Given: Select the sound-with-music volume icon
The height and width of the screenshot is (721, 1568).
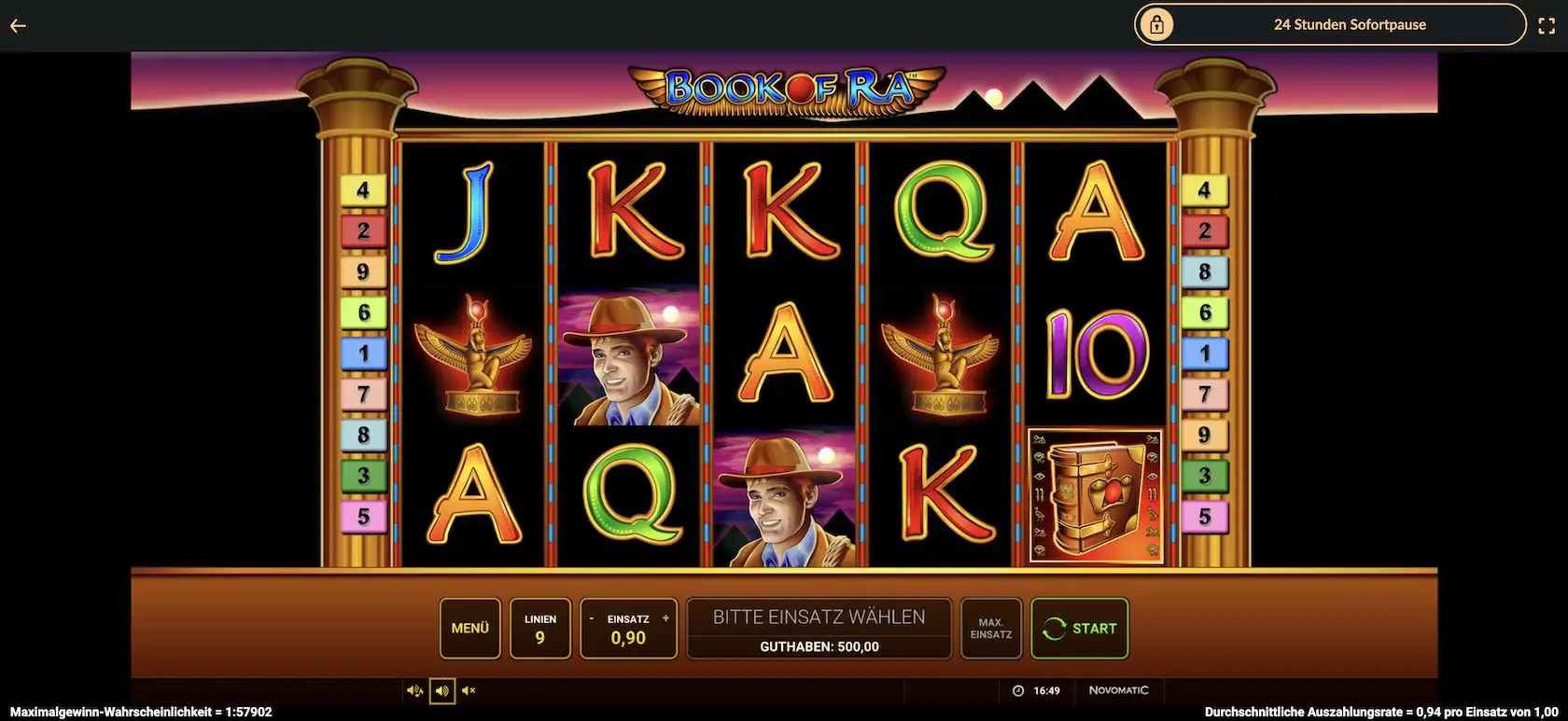Looking at the screenshot, I should (415, 690).
